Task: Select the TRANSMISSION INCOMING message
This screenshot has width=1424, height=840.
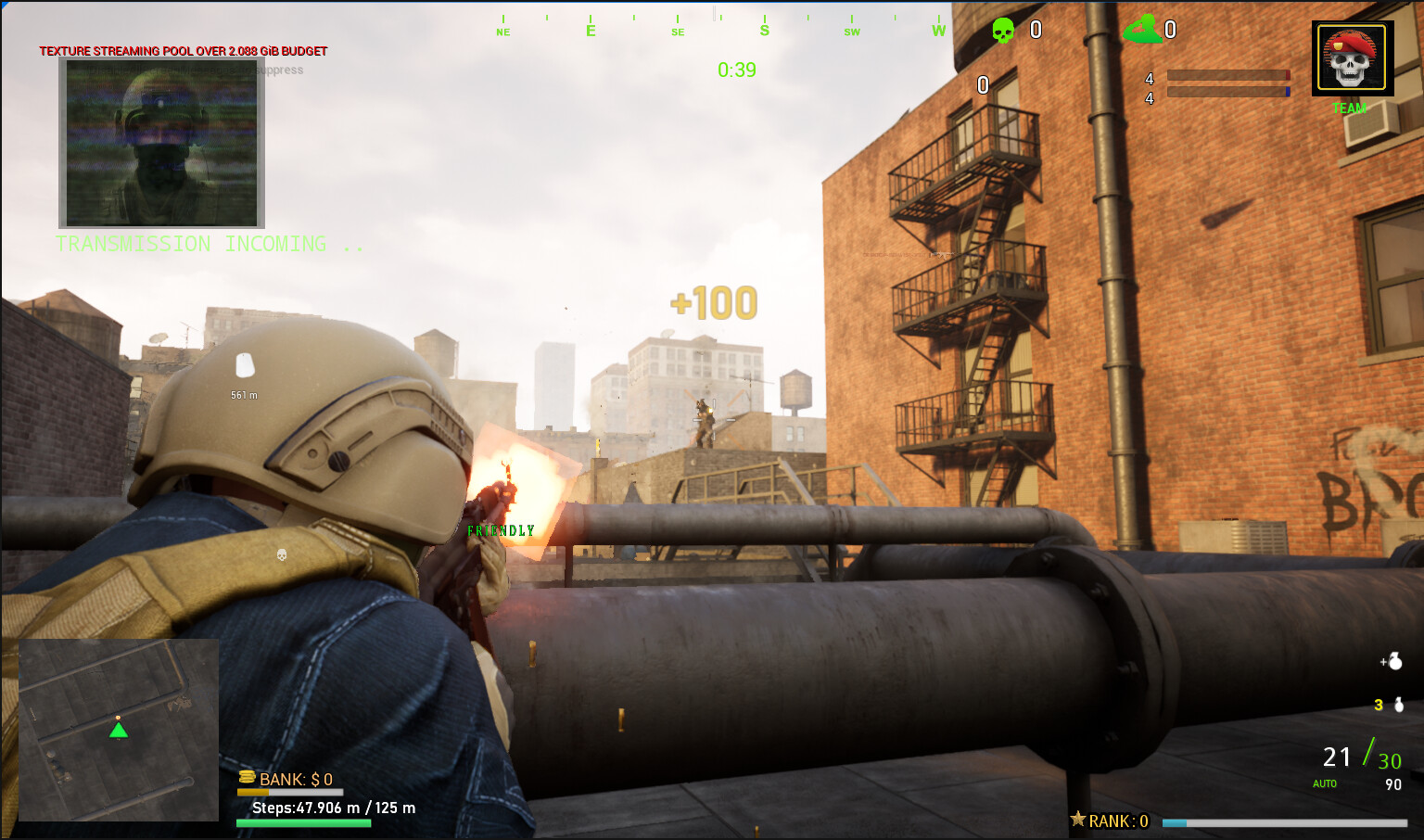Action: 210,244
